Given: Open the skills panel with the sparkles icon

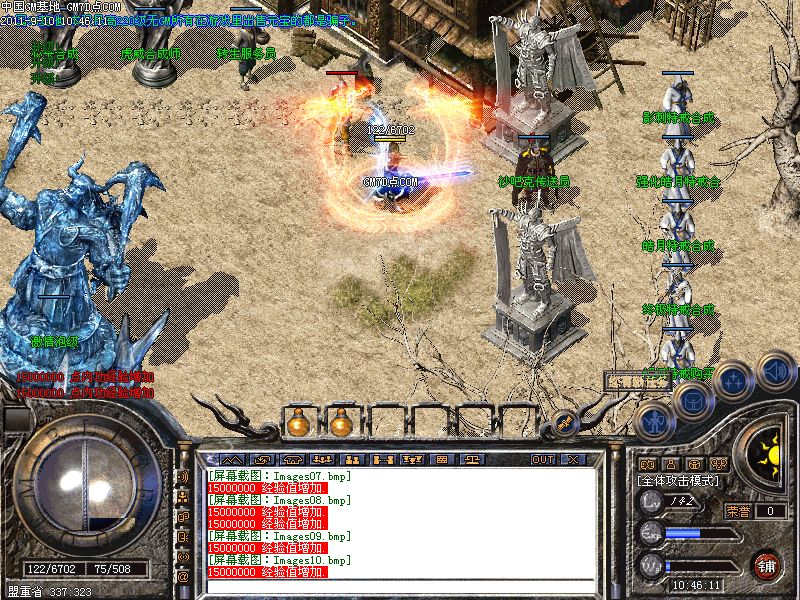Looking at the screenshot, I should coord(733,380).
